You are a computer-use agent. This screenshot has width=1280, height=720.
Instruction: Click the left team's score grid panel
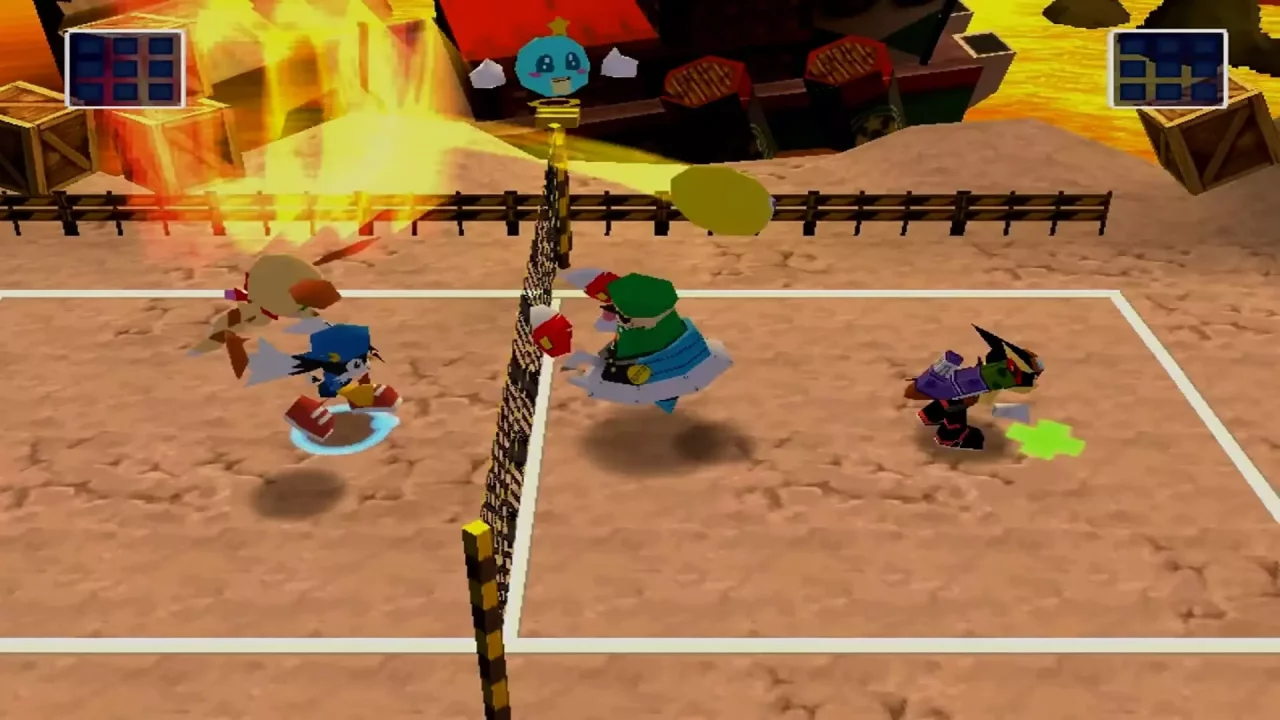tap(125, 68)
